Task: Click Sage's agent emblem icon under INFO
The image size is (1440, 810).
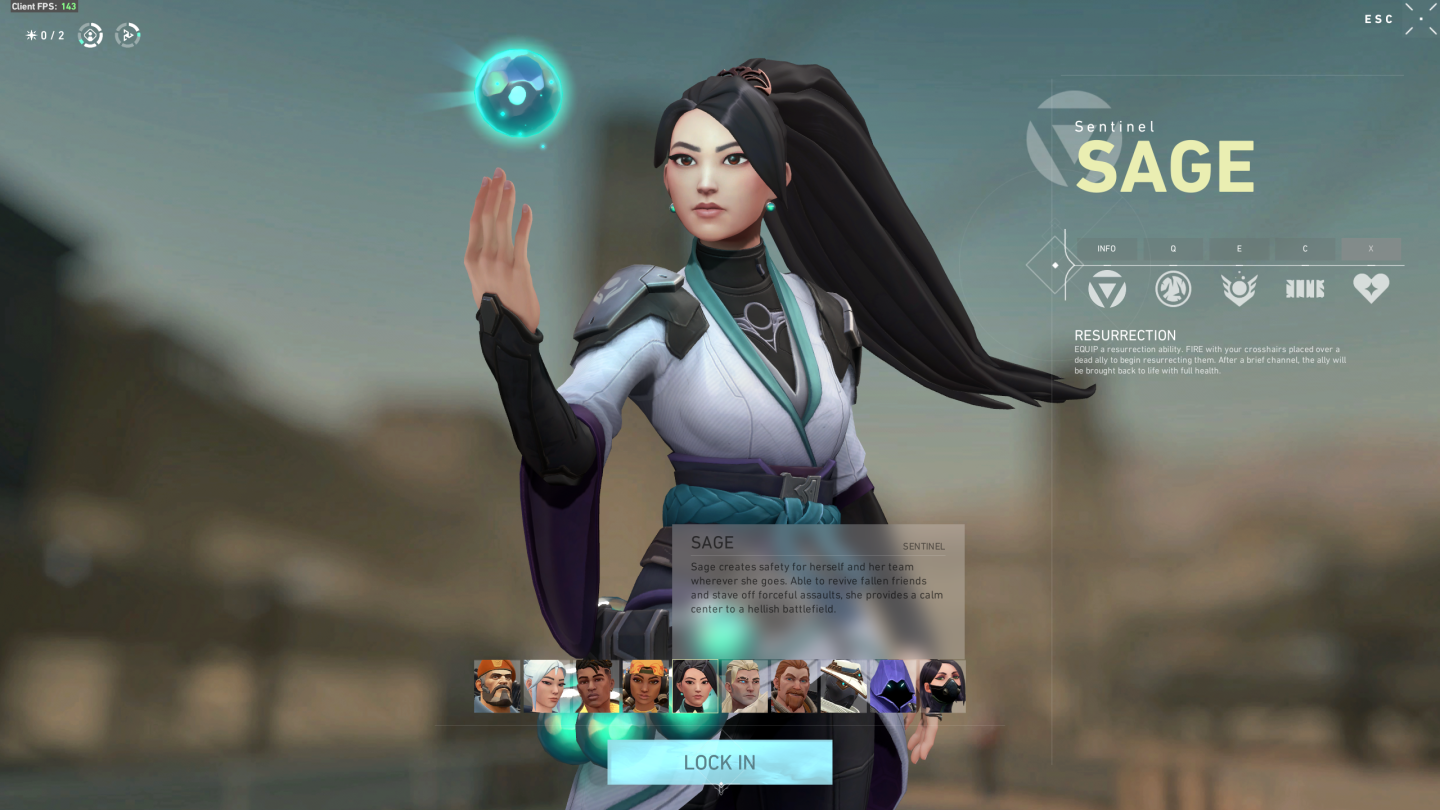Action: pos(1107,288)
